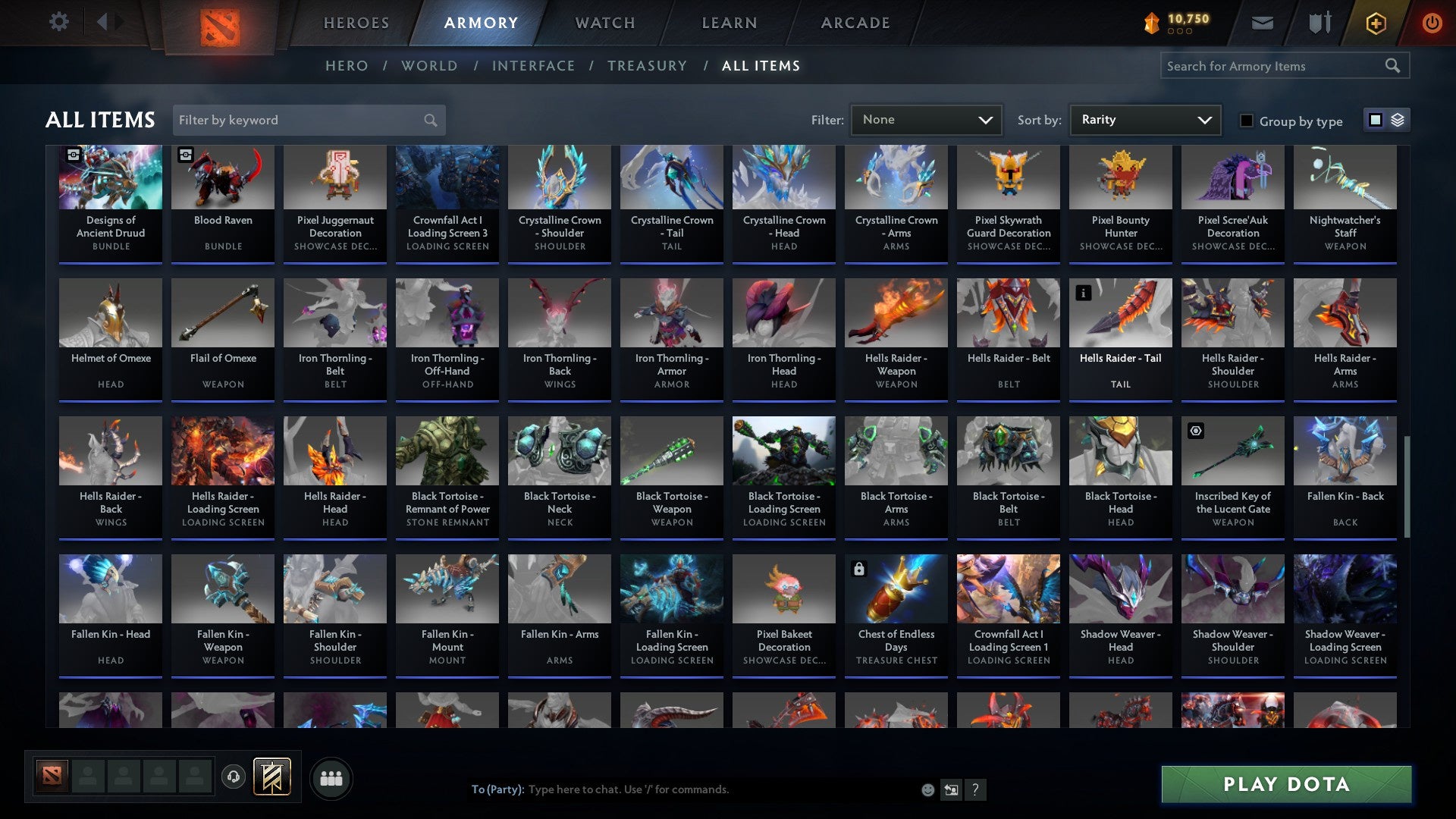Open the mail/notifications envelope icon
Viewport: 1456px width, 819px height.
tap(1262, 23)
